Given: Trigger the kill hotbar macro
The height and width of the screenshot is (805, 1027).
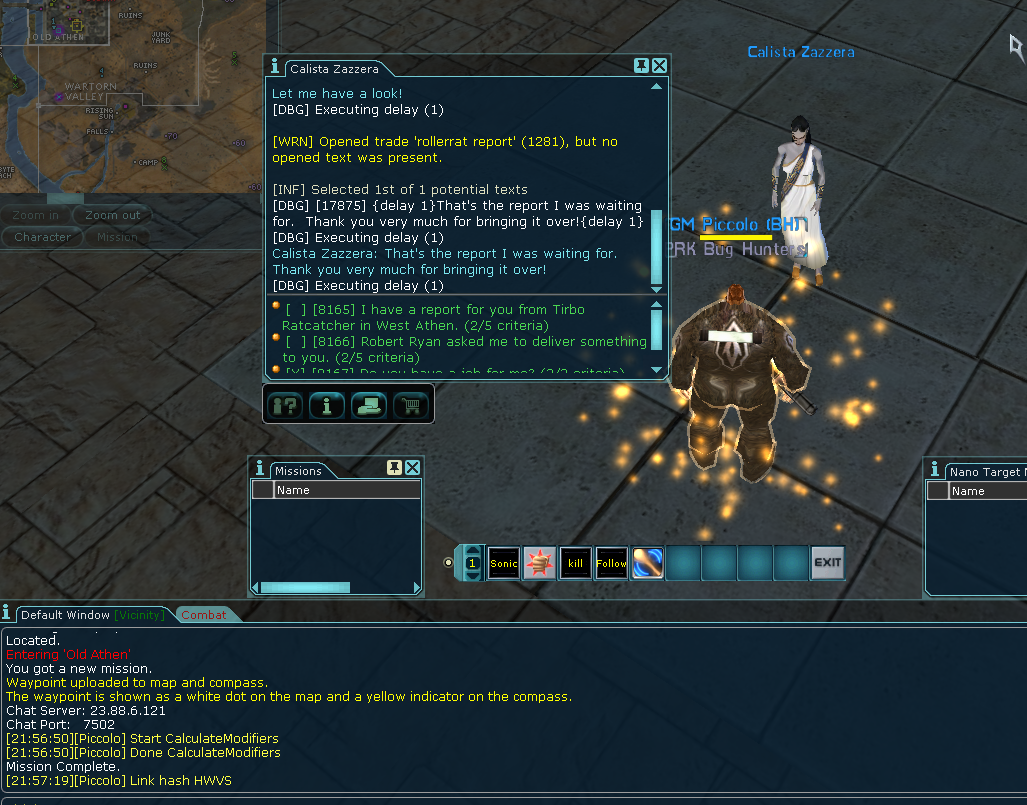Looking at the screenshot, I should [x=576, y=563].
